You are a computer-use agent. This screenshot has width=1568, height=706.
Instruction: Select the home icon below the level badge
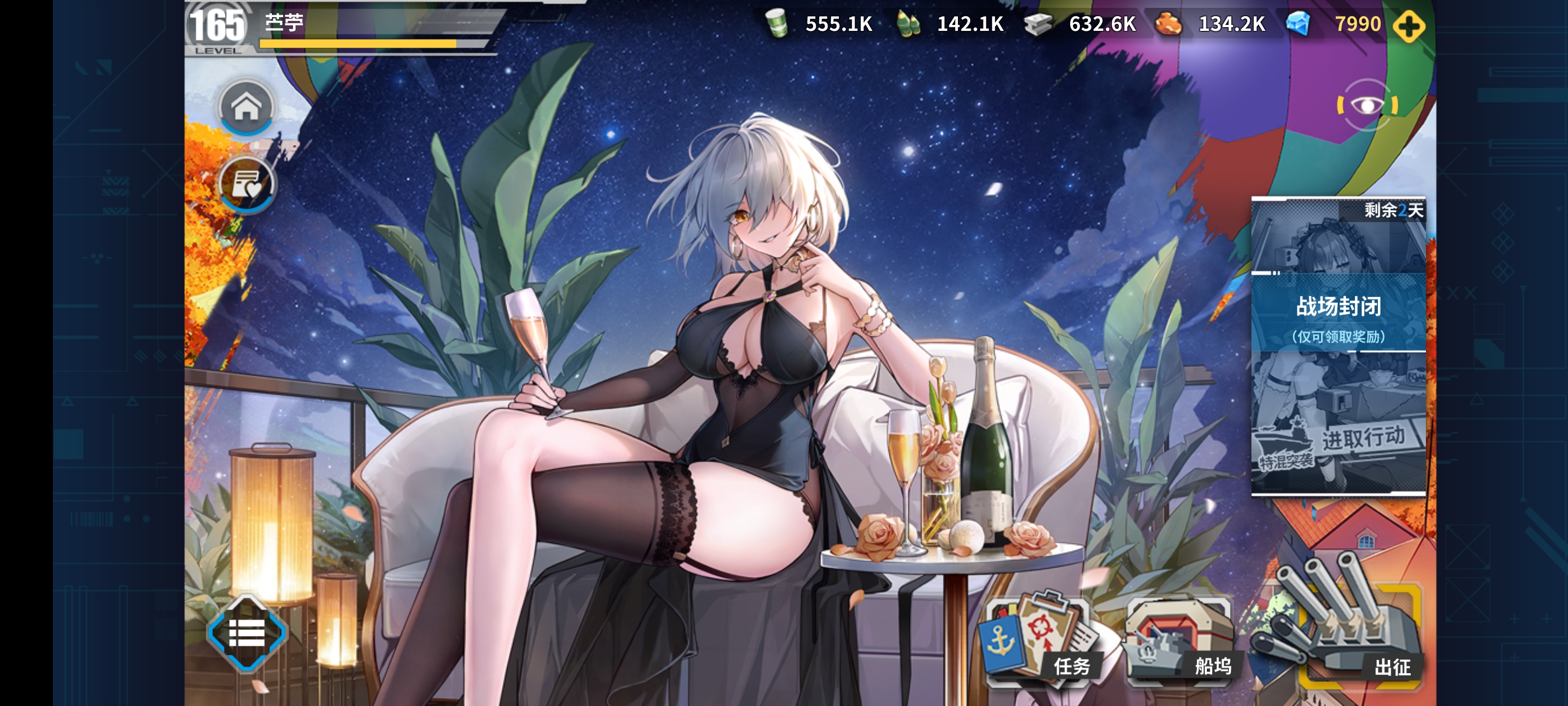245,107
